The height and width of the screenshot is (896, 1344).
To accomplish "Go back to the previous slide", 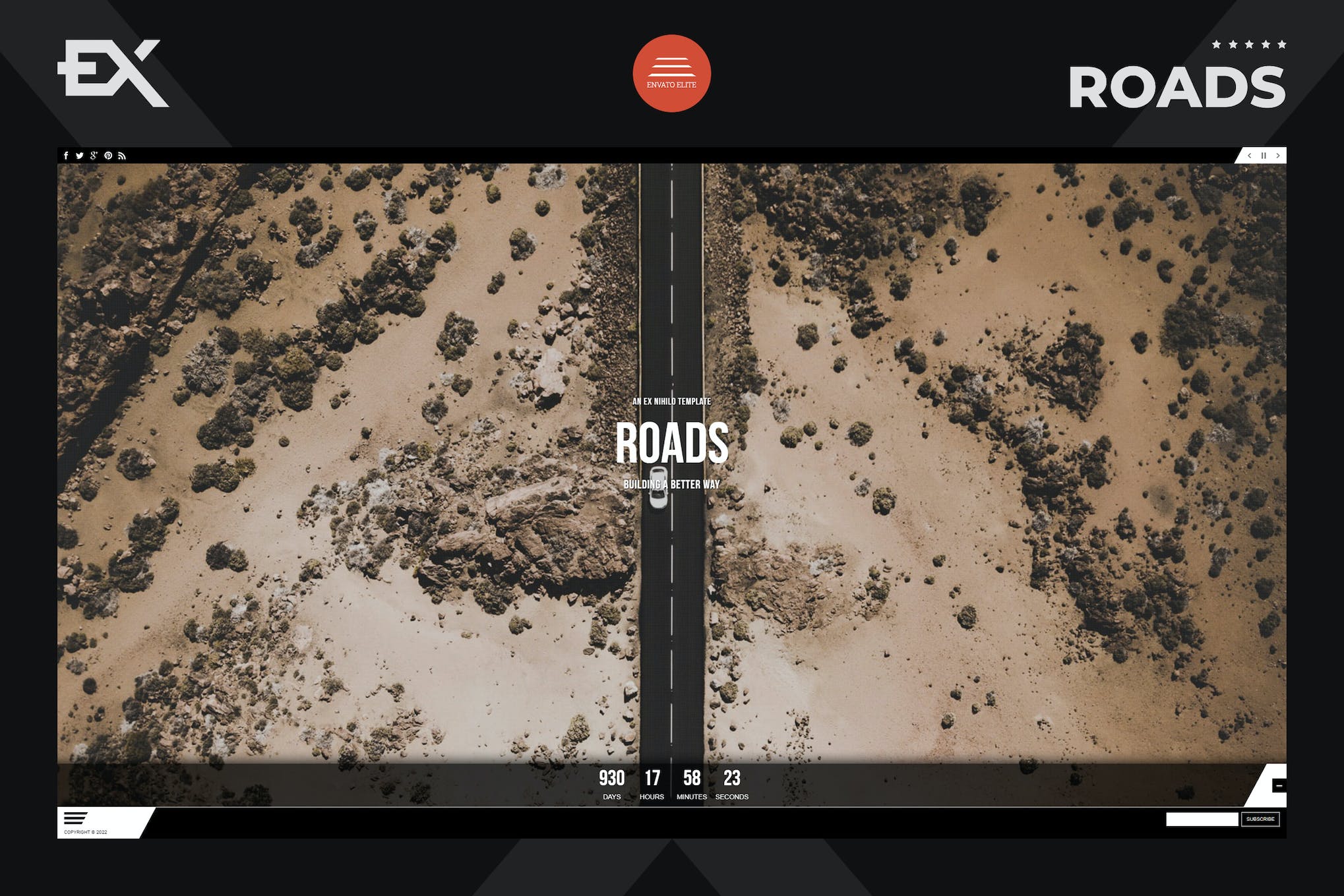I will 1248,156.
